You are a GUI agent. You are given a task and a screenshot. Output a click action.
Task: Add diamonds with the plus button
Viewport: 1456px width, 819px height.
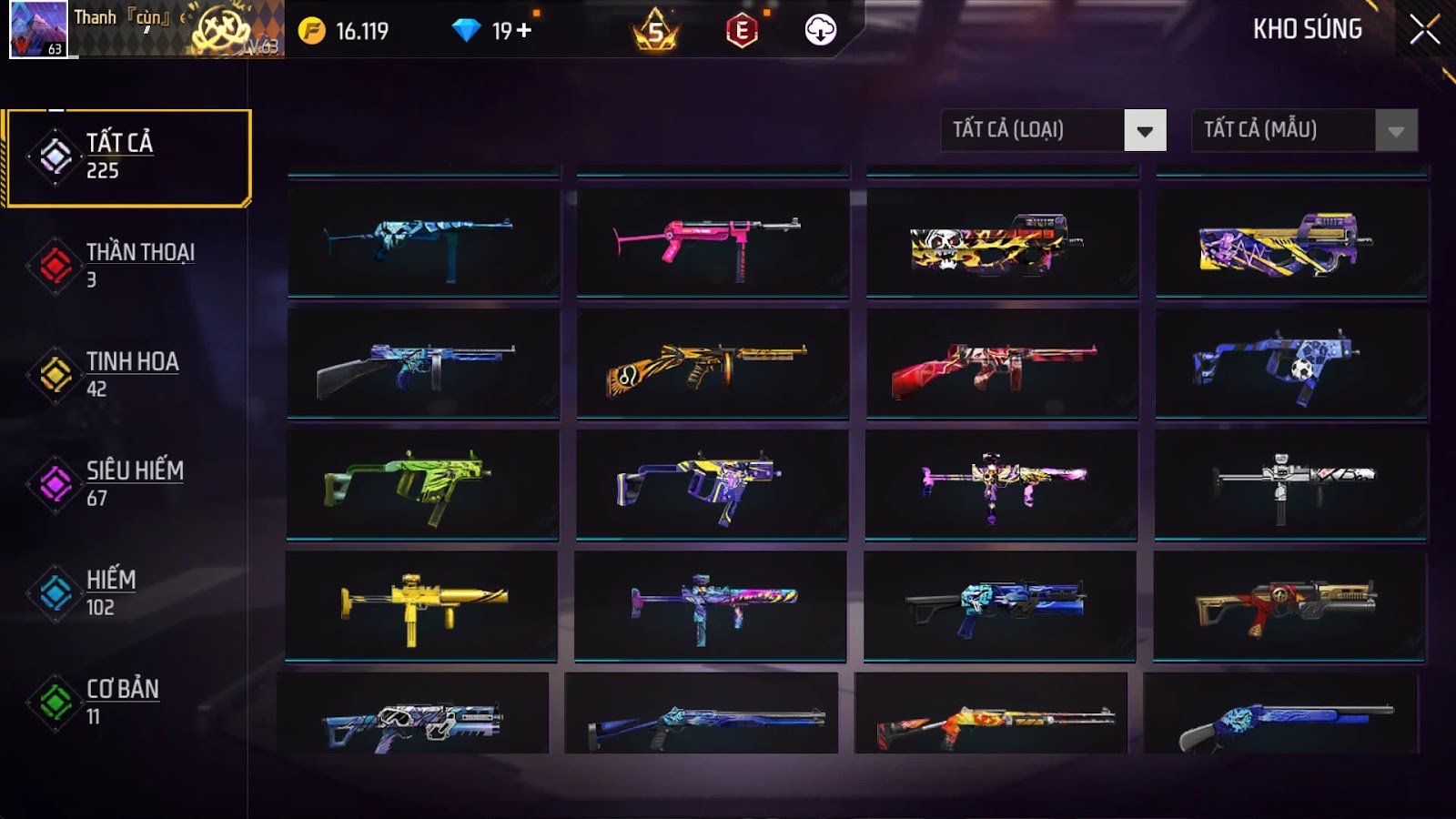[524, 31]
